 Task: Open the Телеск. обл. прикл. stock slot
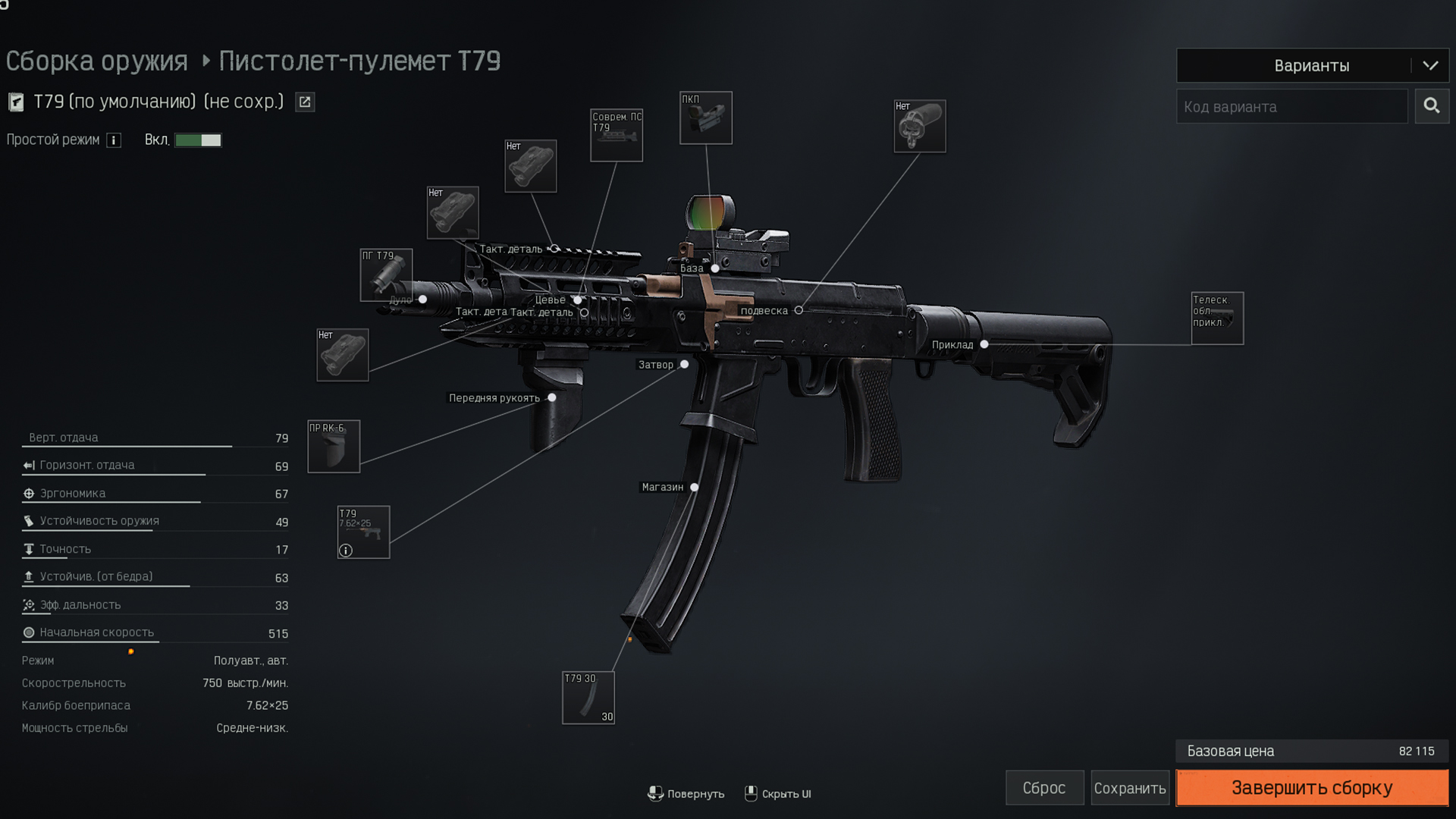(1217, 318)
